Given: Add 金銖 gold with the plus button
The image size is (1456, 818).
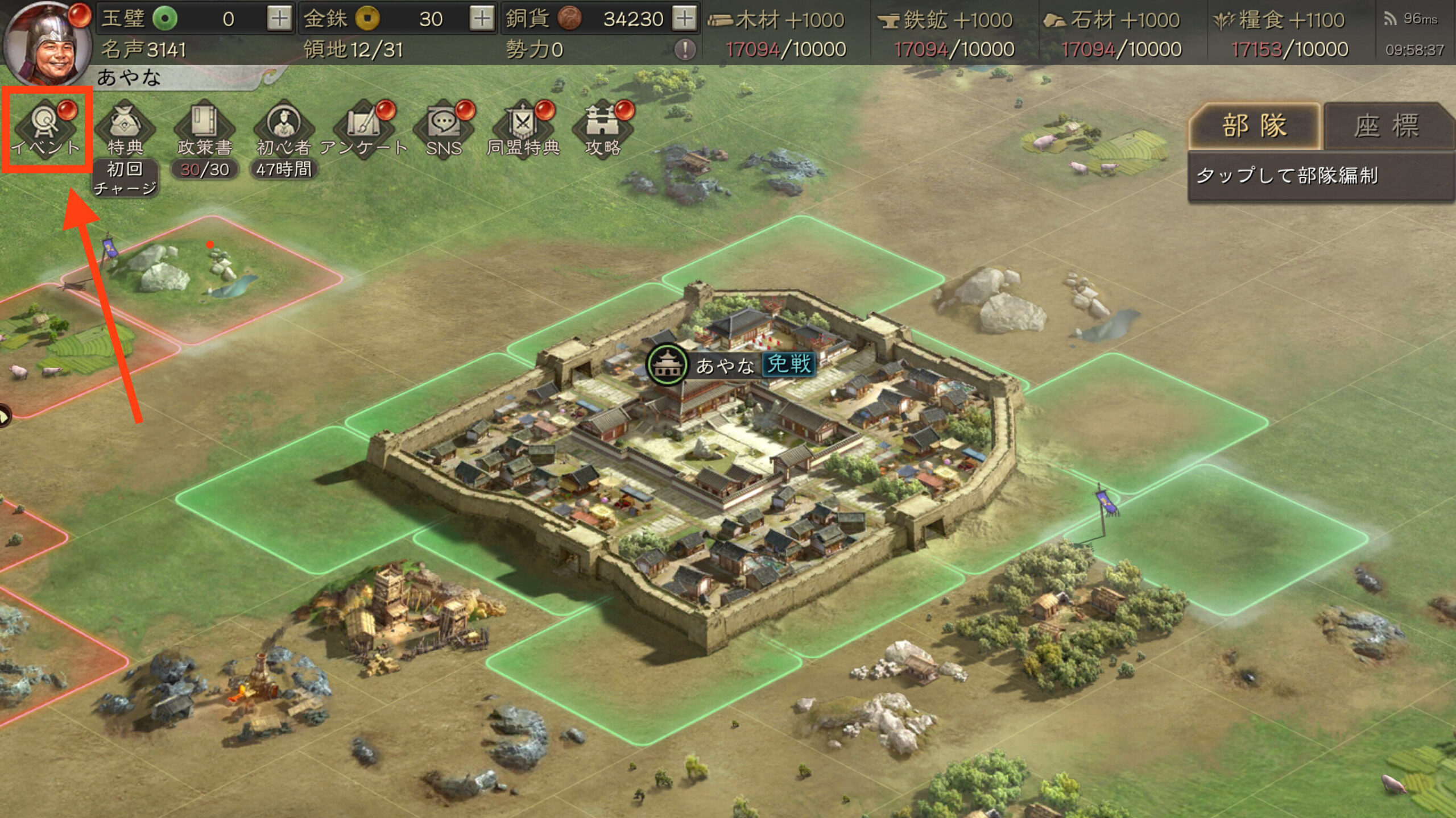Looking at the screenshot, I should (482, 19).
